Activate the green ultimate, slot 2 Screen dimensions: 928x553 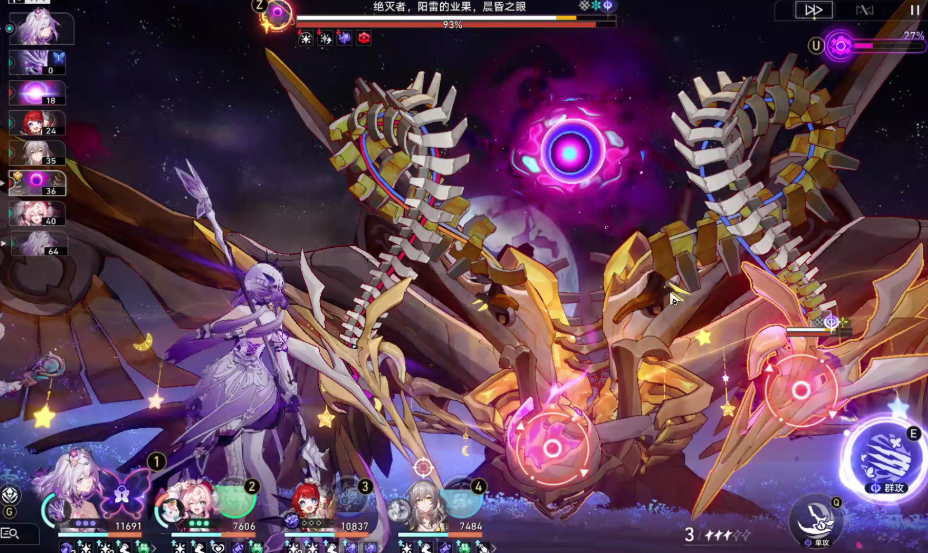pyautogui.click(x=235, y=497)
